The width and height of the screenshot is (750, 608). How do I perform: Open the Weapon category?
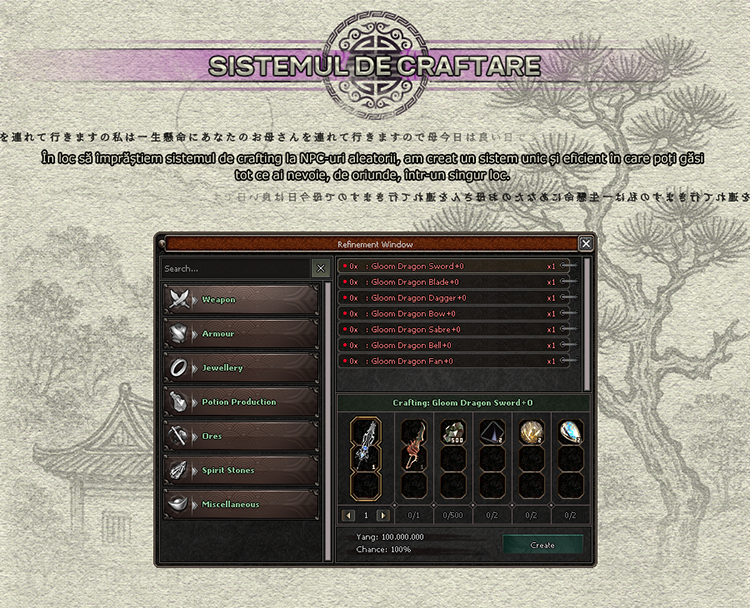[x=241, y=299]
